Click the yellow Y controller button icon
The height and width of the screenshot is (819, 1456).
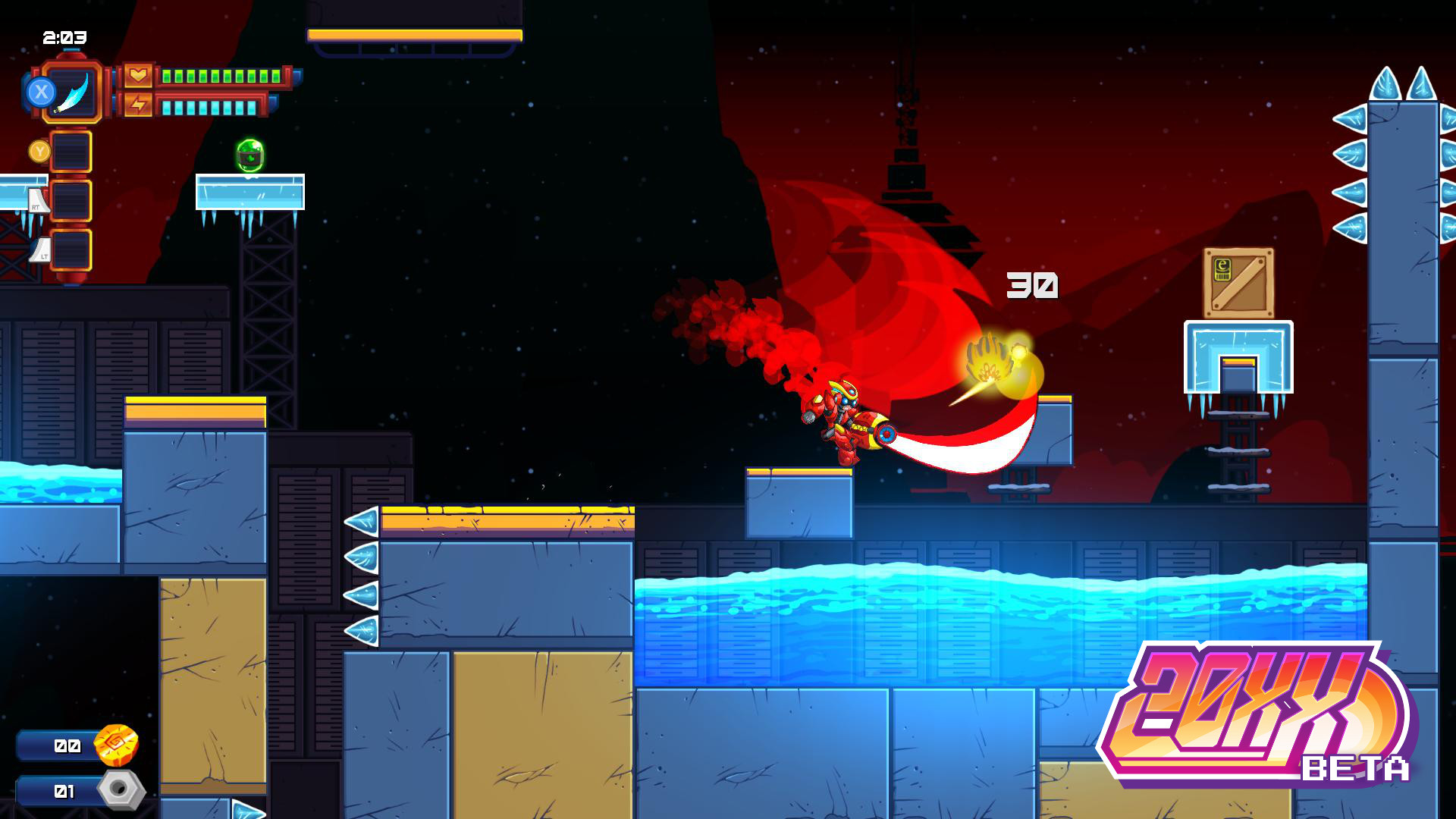tap(40, 150)
